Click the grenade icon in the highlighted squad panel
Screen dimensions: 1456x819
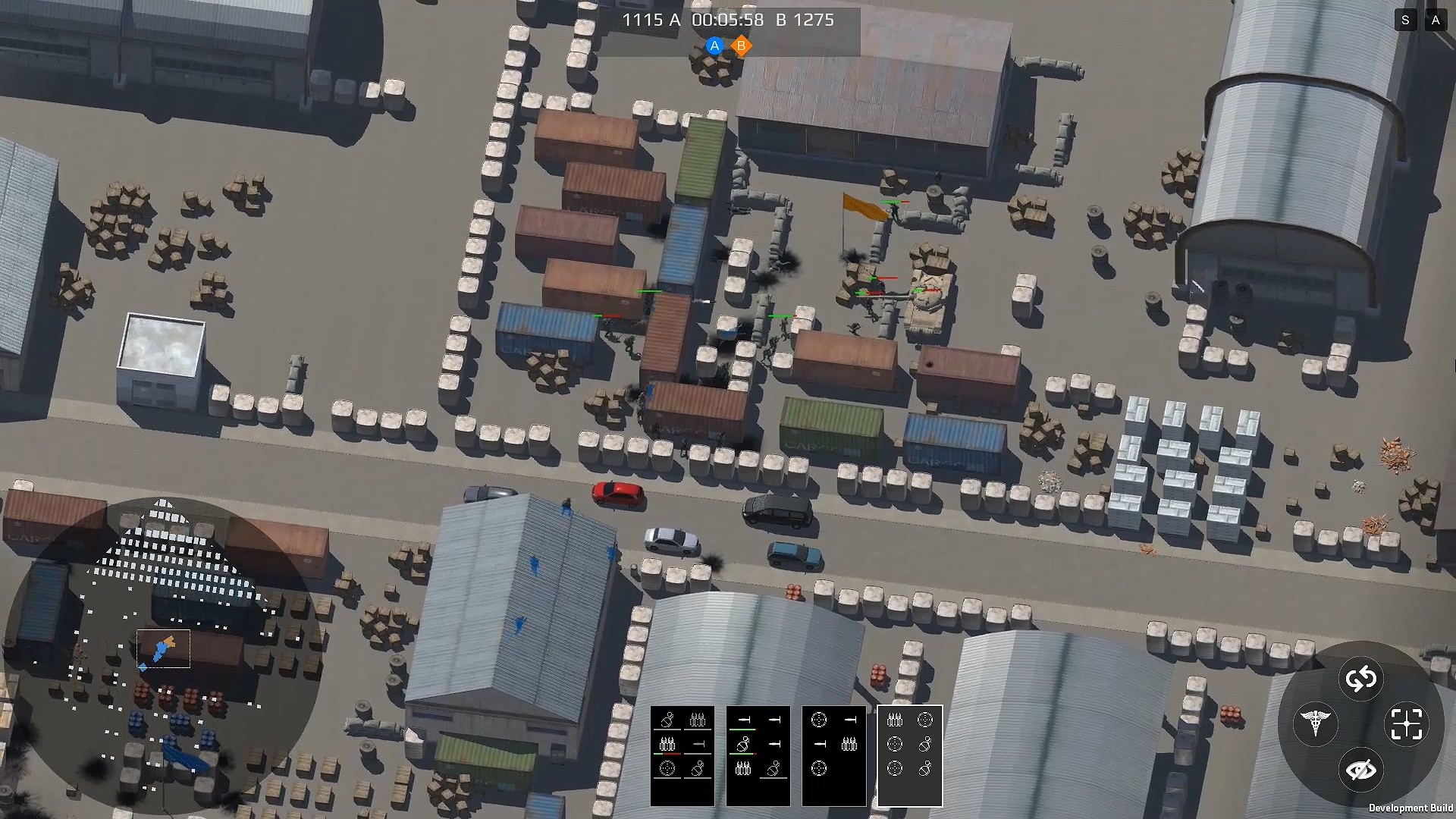[924, 745]
